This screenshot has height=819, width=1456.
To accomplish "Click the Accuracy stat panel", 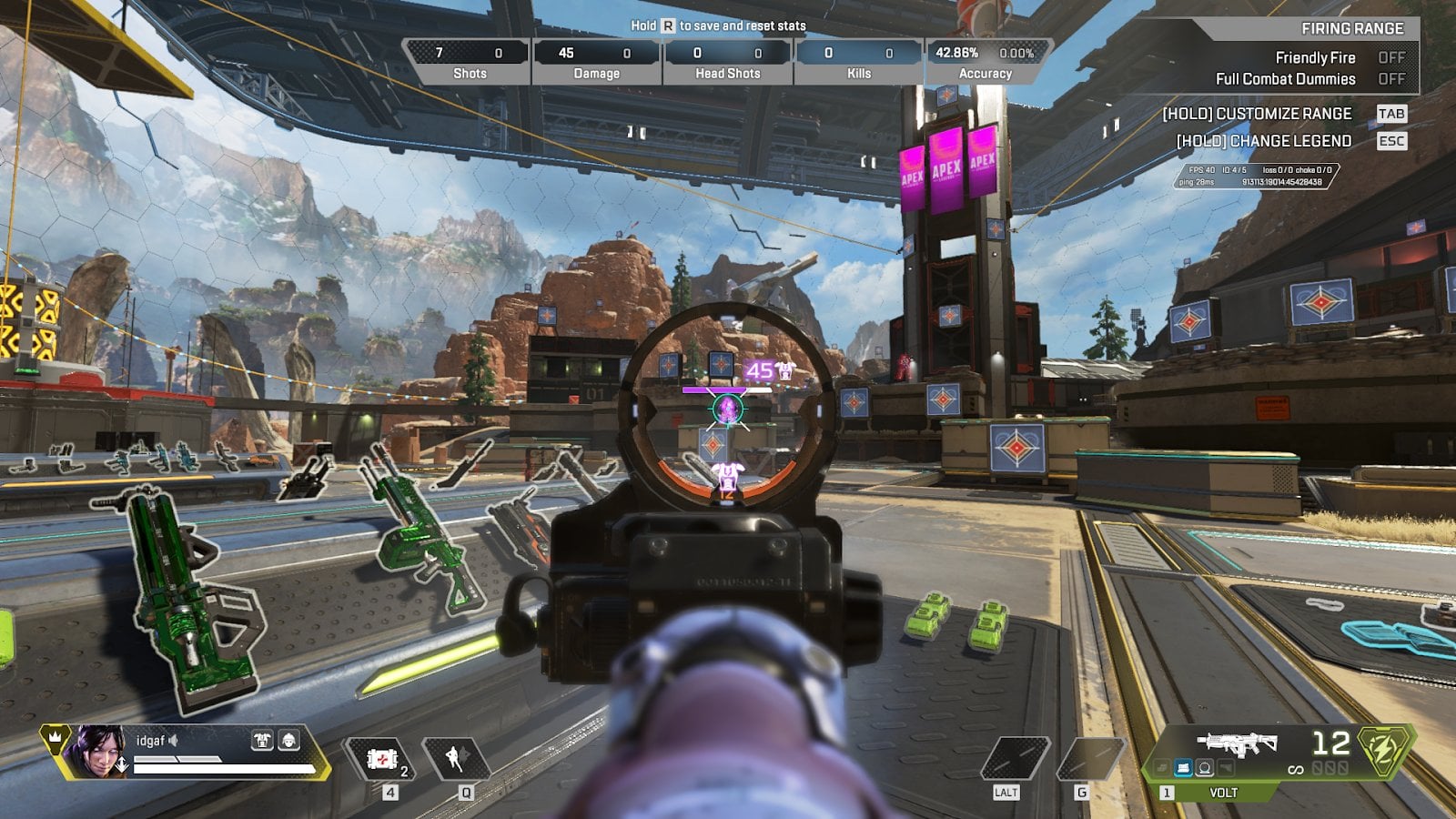I will [986, 62].
